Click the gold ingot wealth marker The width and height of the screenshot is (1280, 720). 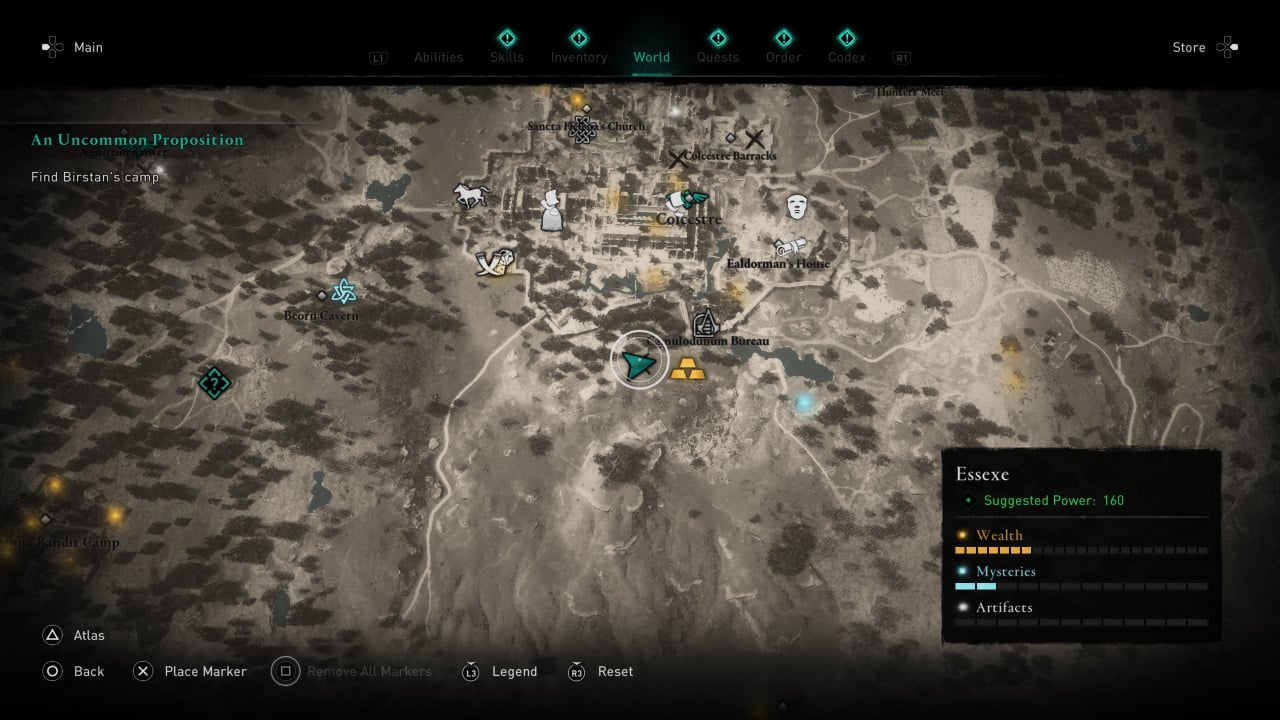tap(687, 369)
